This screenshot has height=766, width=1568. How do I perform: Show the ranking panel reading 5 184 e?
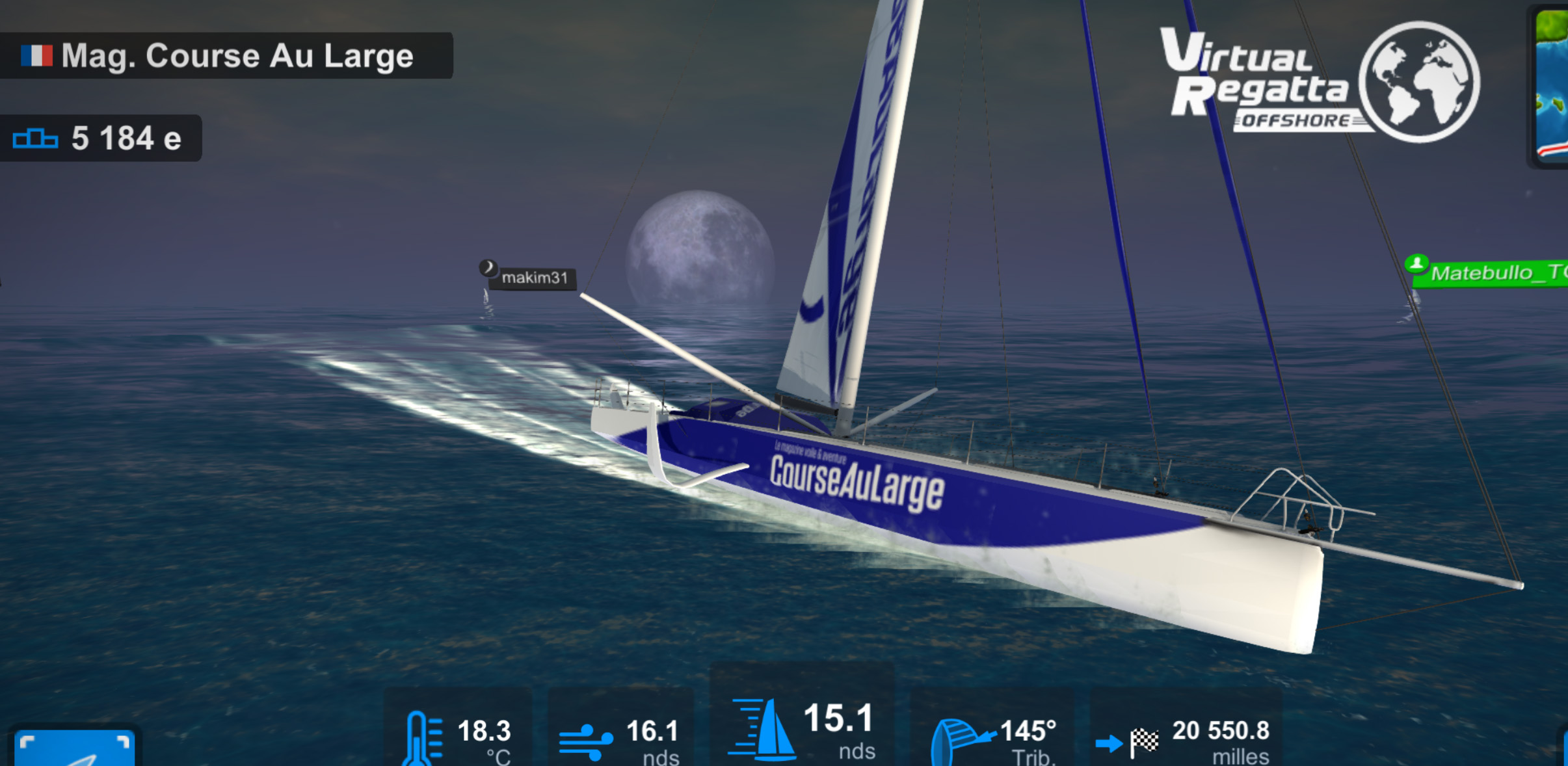coord(101,139)
